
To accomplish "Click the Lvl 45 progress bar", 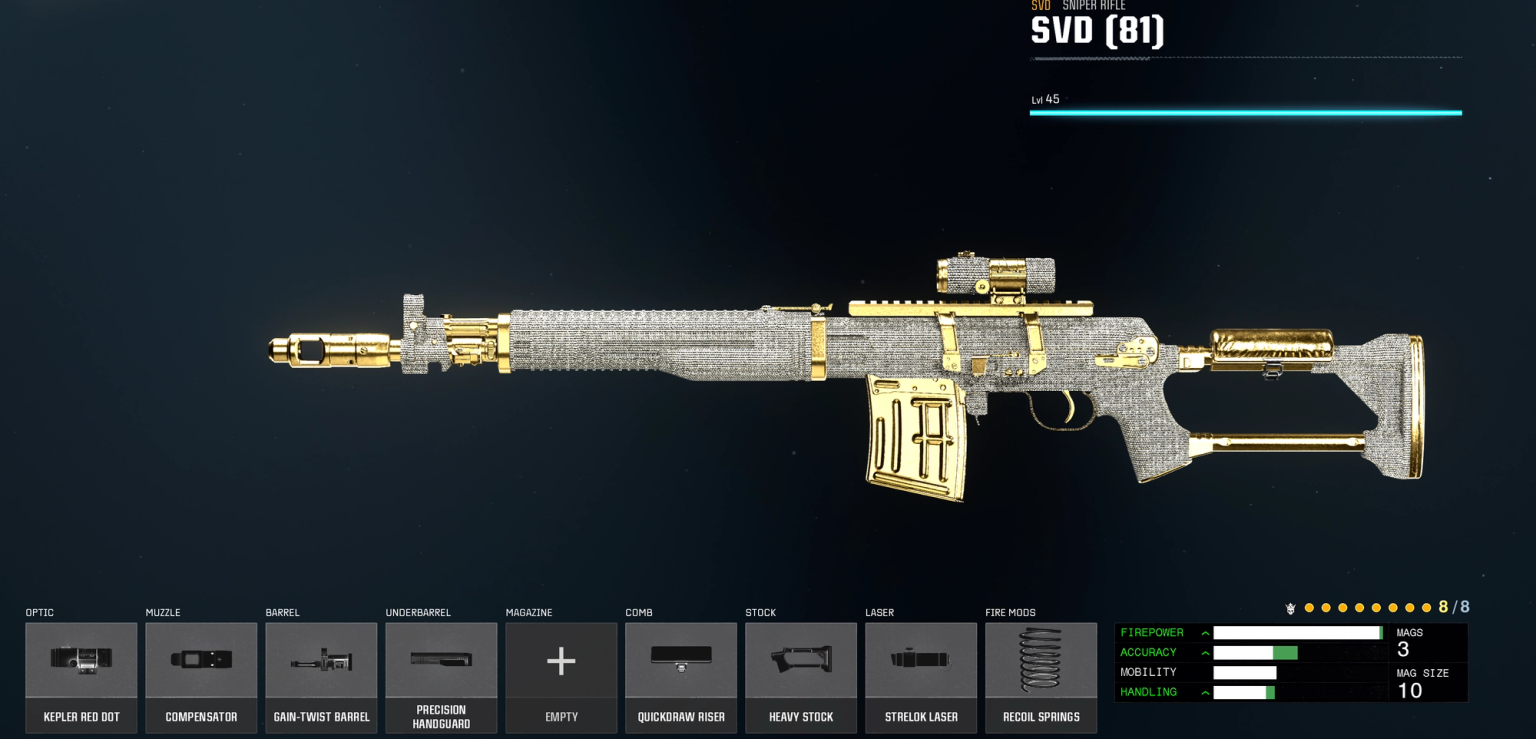I will coord(1245,112).
